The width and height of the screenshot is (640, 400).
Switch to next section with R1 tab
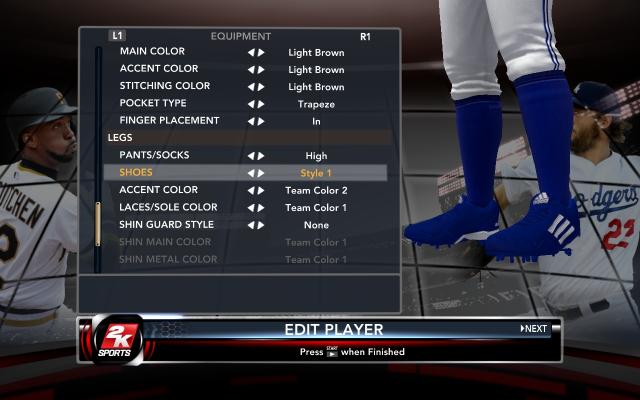click(x=365, y=37)
